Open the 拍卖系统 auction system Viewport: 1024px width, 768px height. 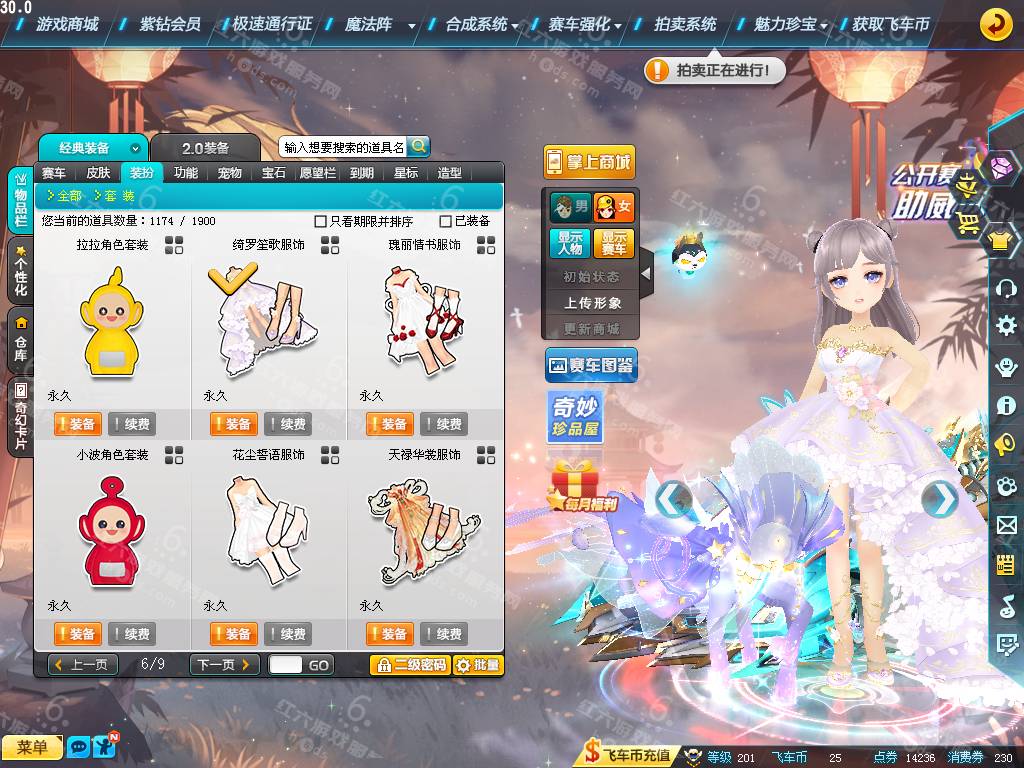click(x=685, y=24)
